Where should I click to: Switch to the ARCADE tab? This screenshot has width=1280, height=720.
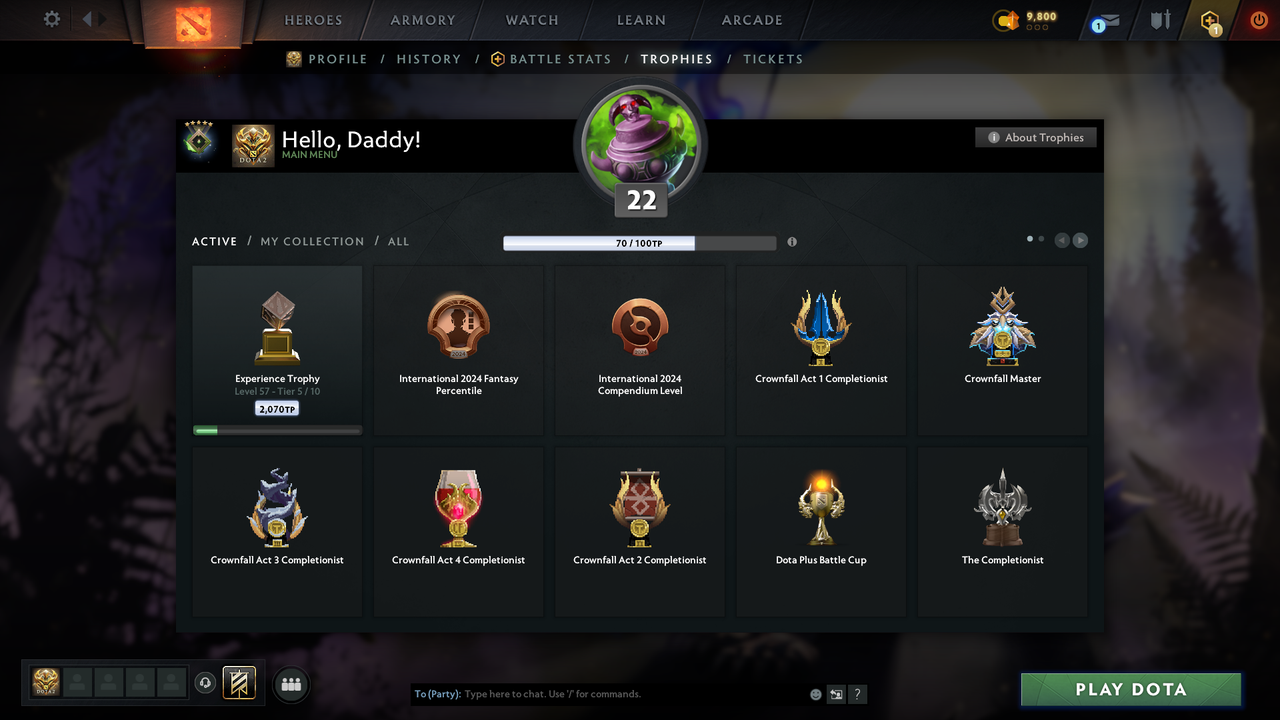tap(751, 20)
